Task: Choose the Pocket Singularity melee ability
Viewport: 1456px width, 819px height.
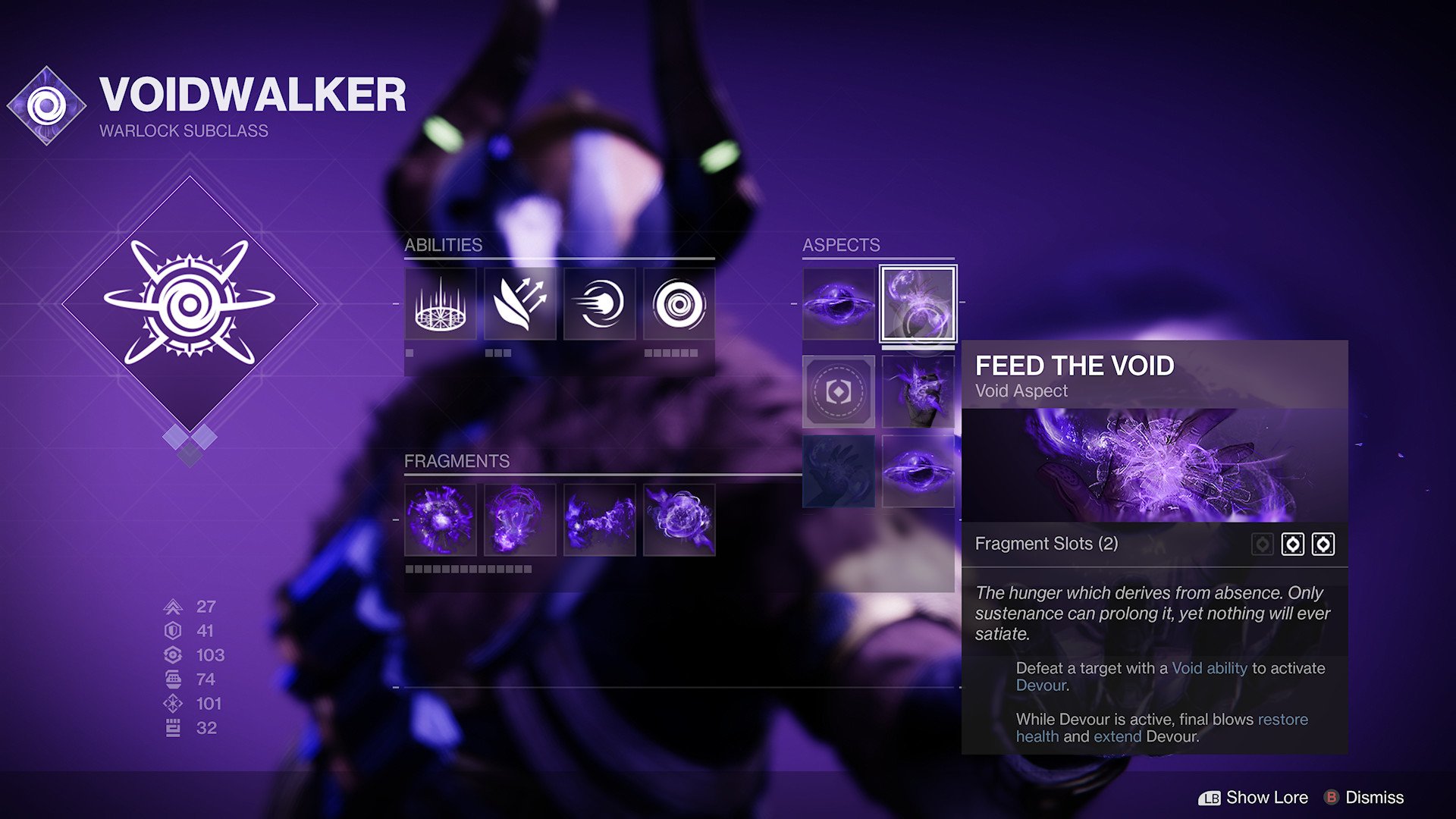Action: [x=598, y=304]
